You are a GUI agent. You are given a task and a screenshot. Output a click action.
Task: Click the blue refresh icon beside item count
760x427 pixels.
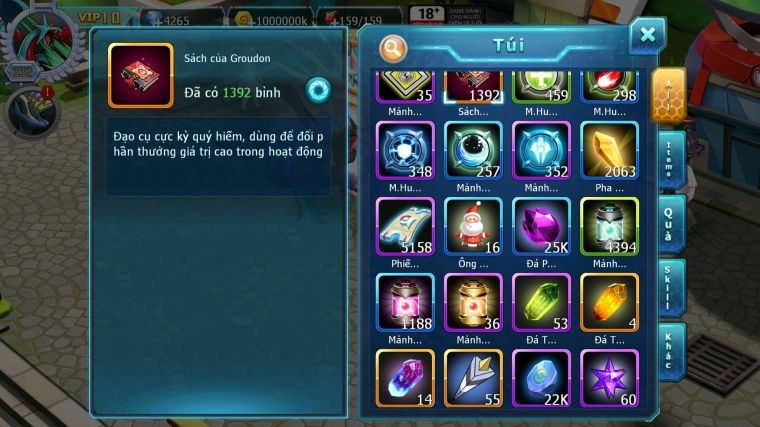click(x=319, y=89)
